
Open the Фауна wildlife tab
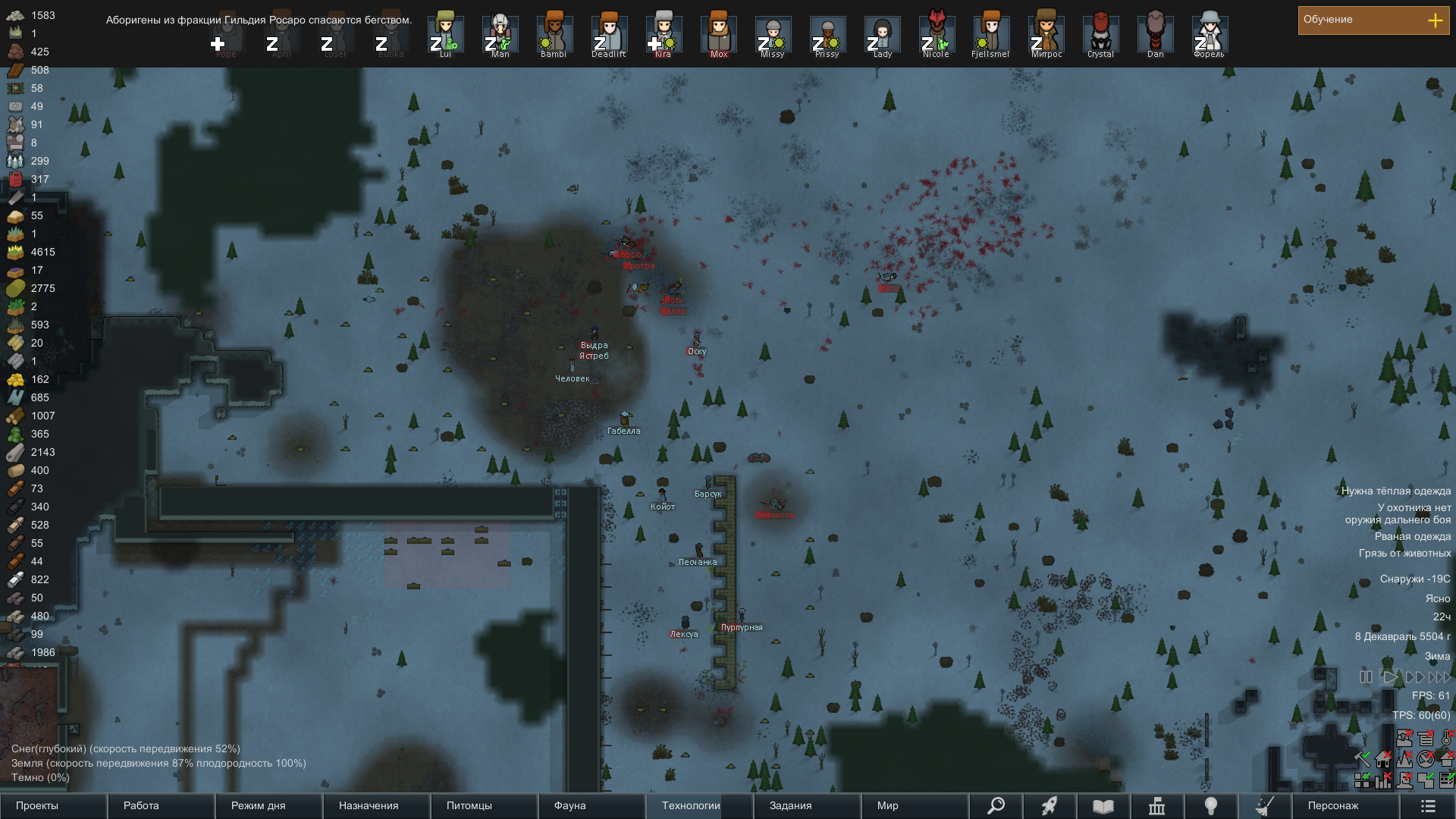point(591,805)
